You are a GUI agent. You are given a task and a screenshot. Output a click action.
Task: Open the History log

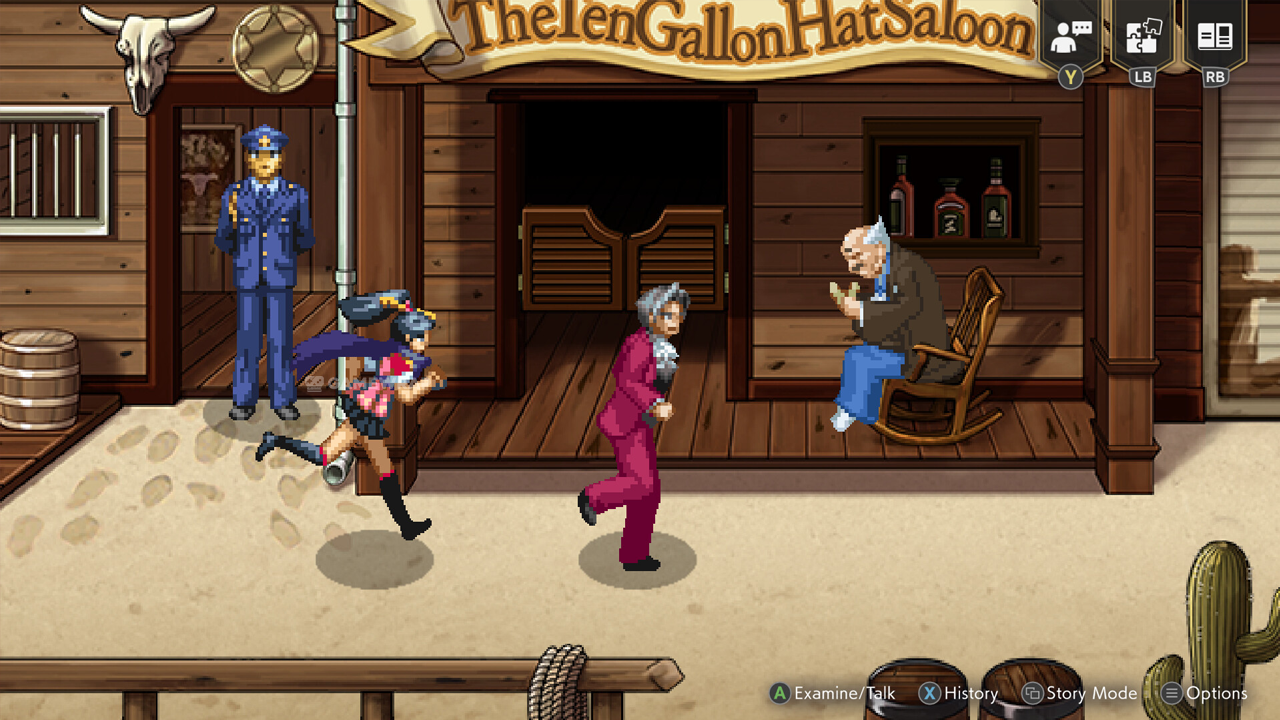coord(959,693)
